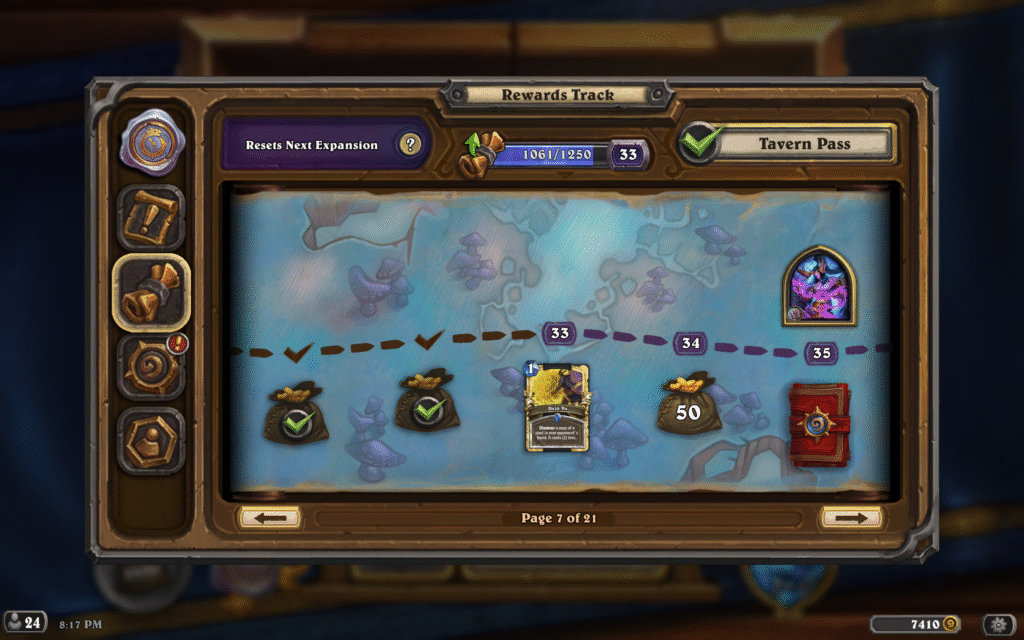Select the 50 gold bag reward

point(688,407)
